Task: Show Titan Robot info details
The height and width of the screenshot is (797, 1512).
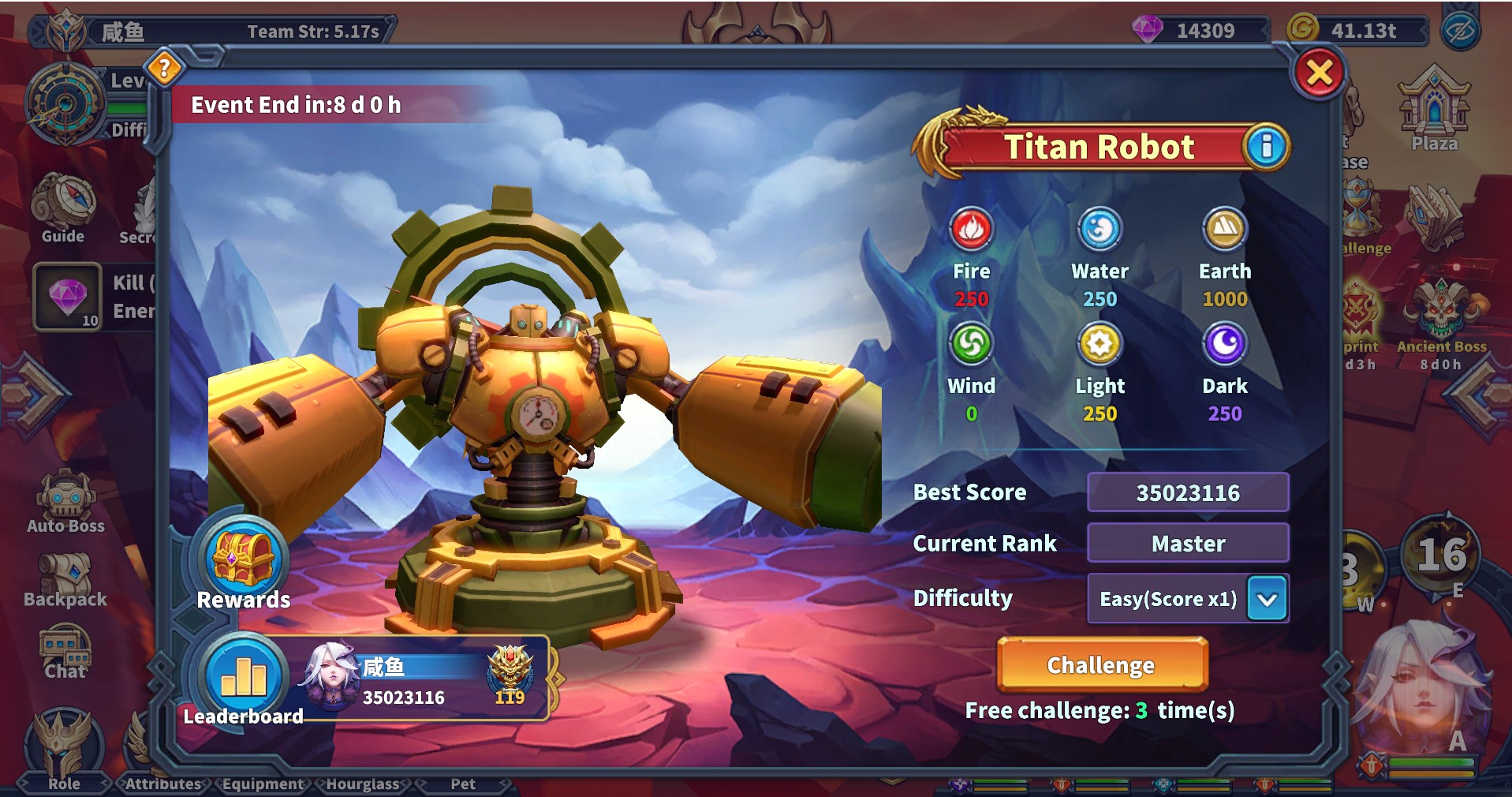Action: [1266, 147]
